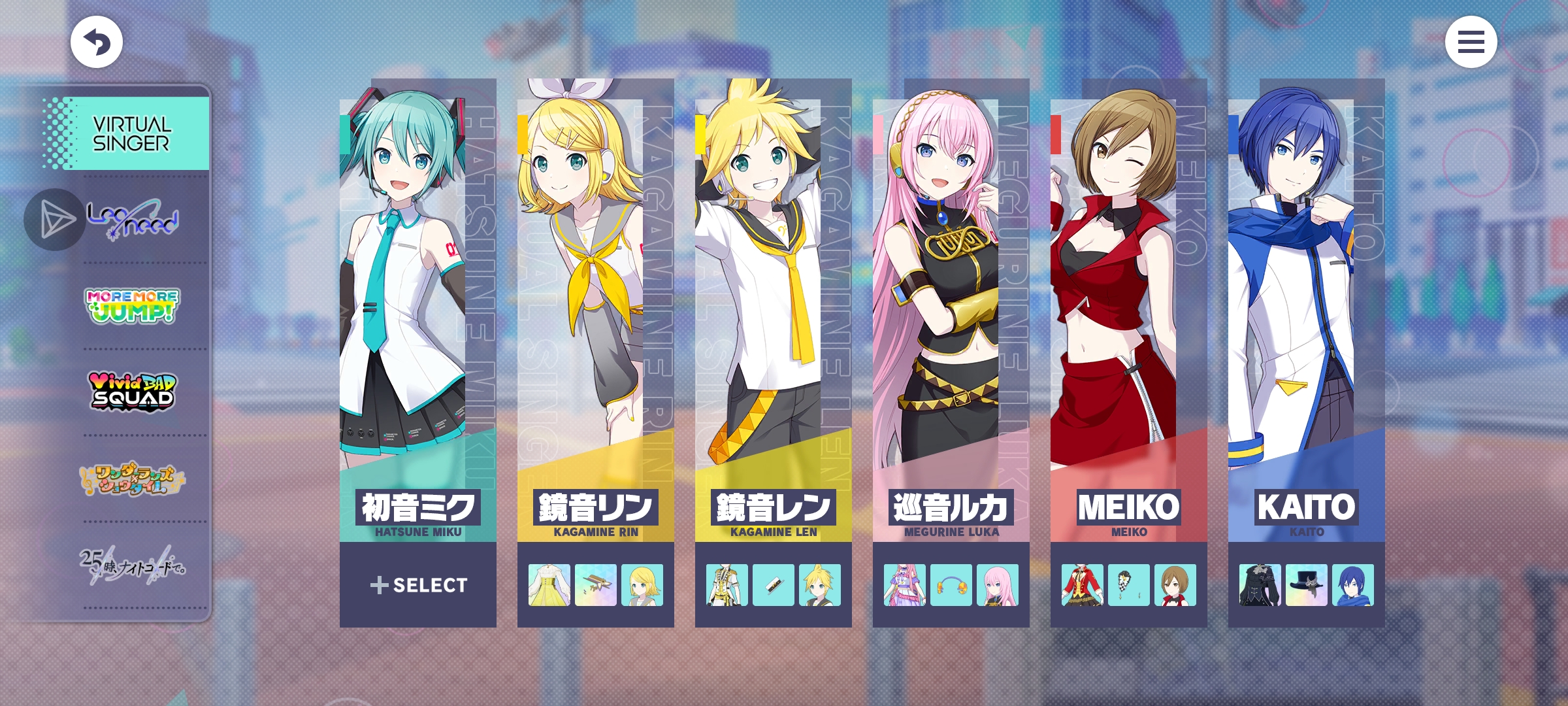Open the Wonderlands×Showtime group tab

[x=132, y=479]
